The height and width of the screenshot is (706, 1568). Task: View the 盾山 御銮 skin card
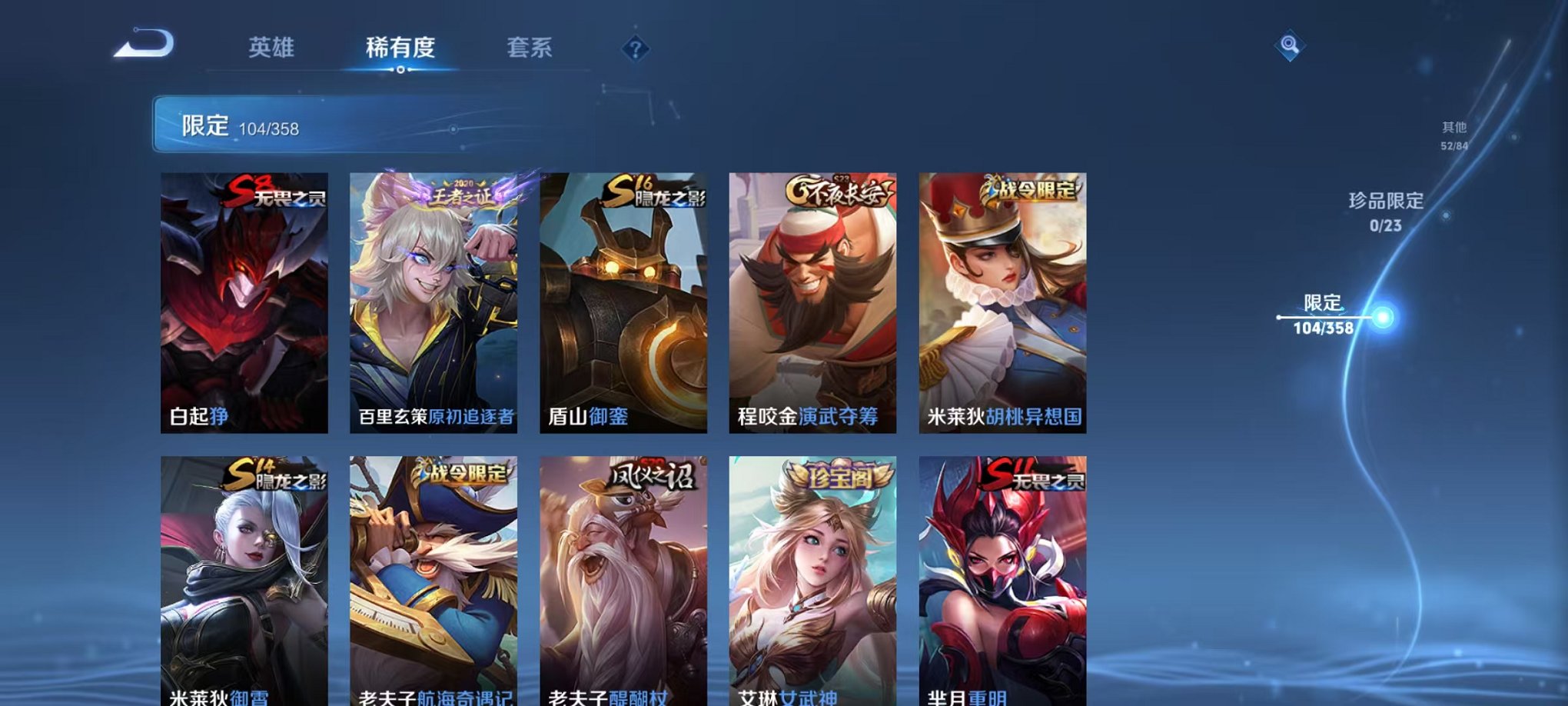click(623, 300)
